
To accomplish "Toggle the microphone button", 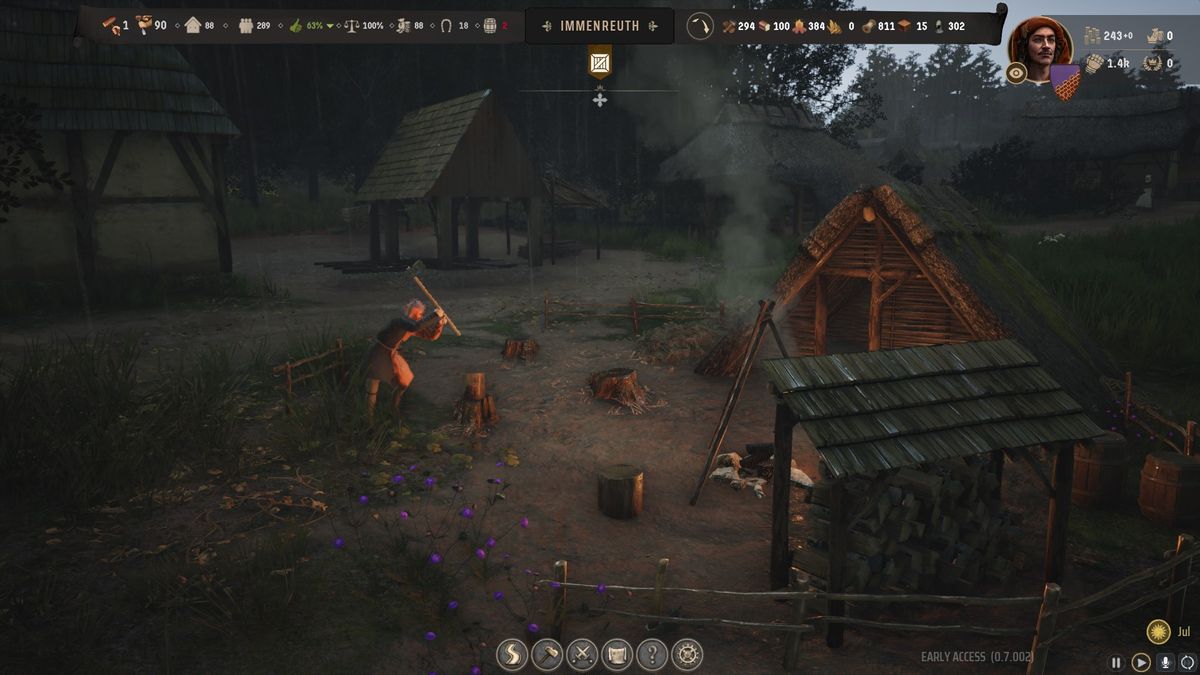I will (x=1165, y=662).
